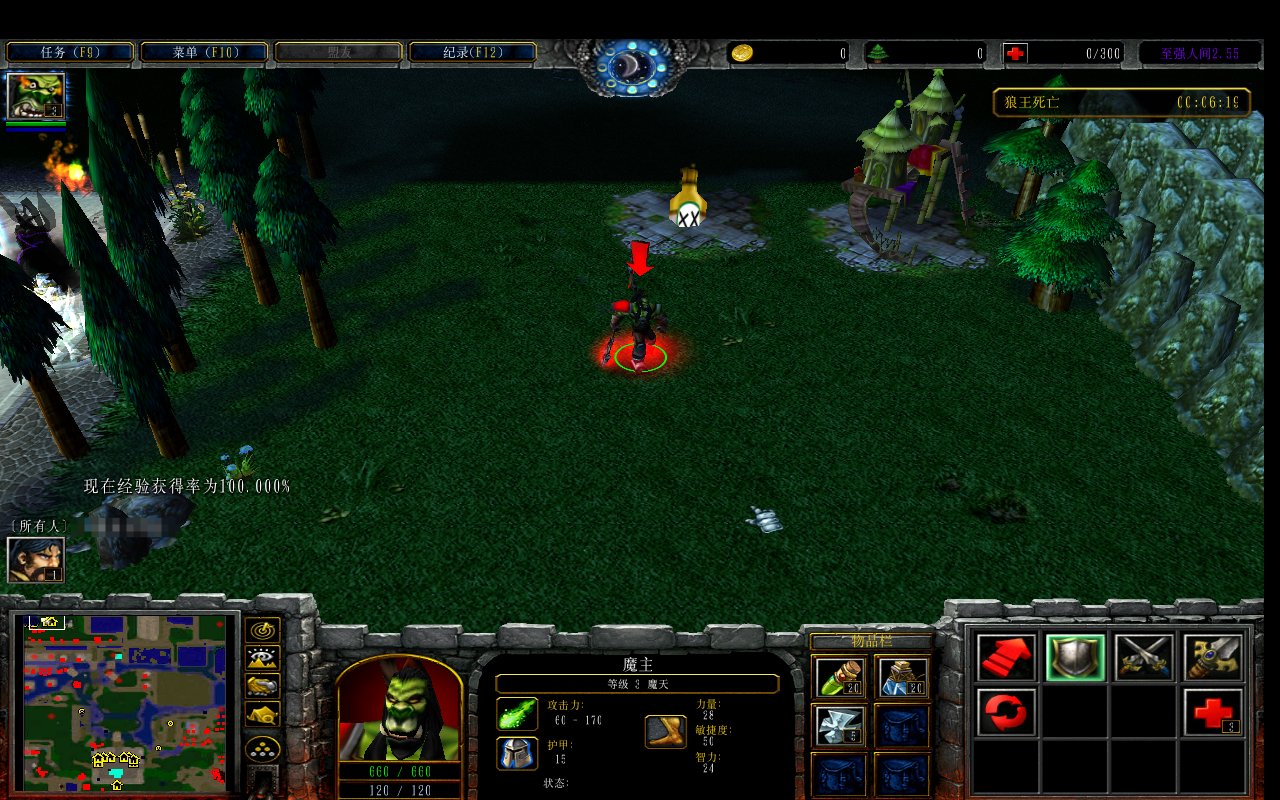Click on the minimap

[125, 702]
